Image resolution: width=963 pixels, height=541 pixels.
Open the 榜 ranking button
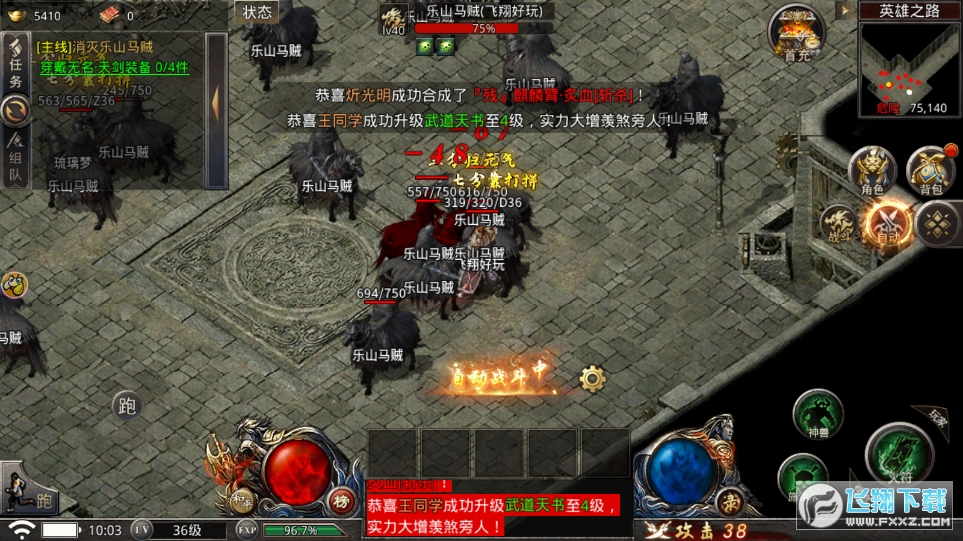342,500
